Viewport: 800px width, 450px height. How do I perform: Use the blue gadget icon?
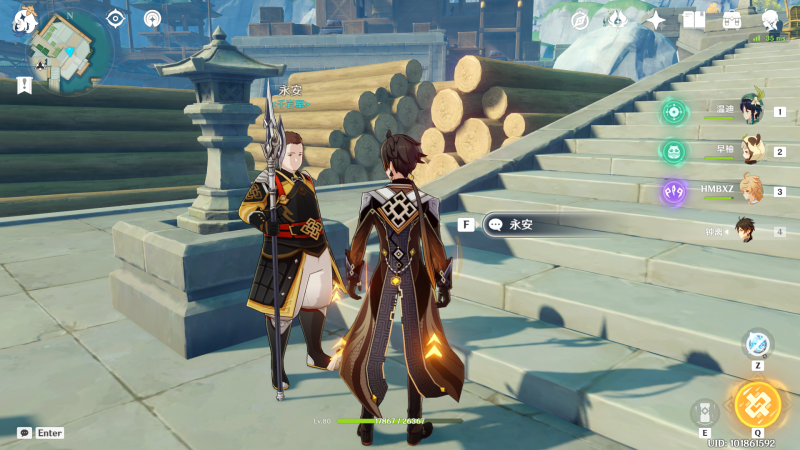pyautogui.click(x=758, y=344)
